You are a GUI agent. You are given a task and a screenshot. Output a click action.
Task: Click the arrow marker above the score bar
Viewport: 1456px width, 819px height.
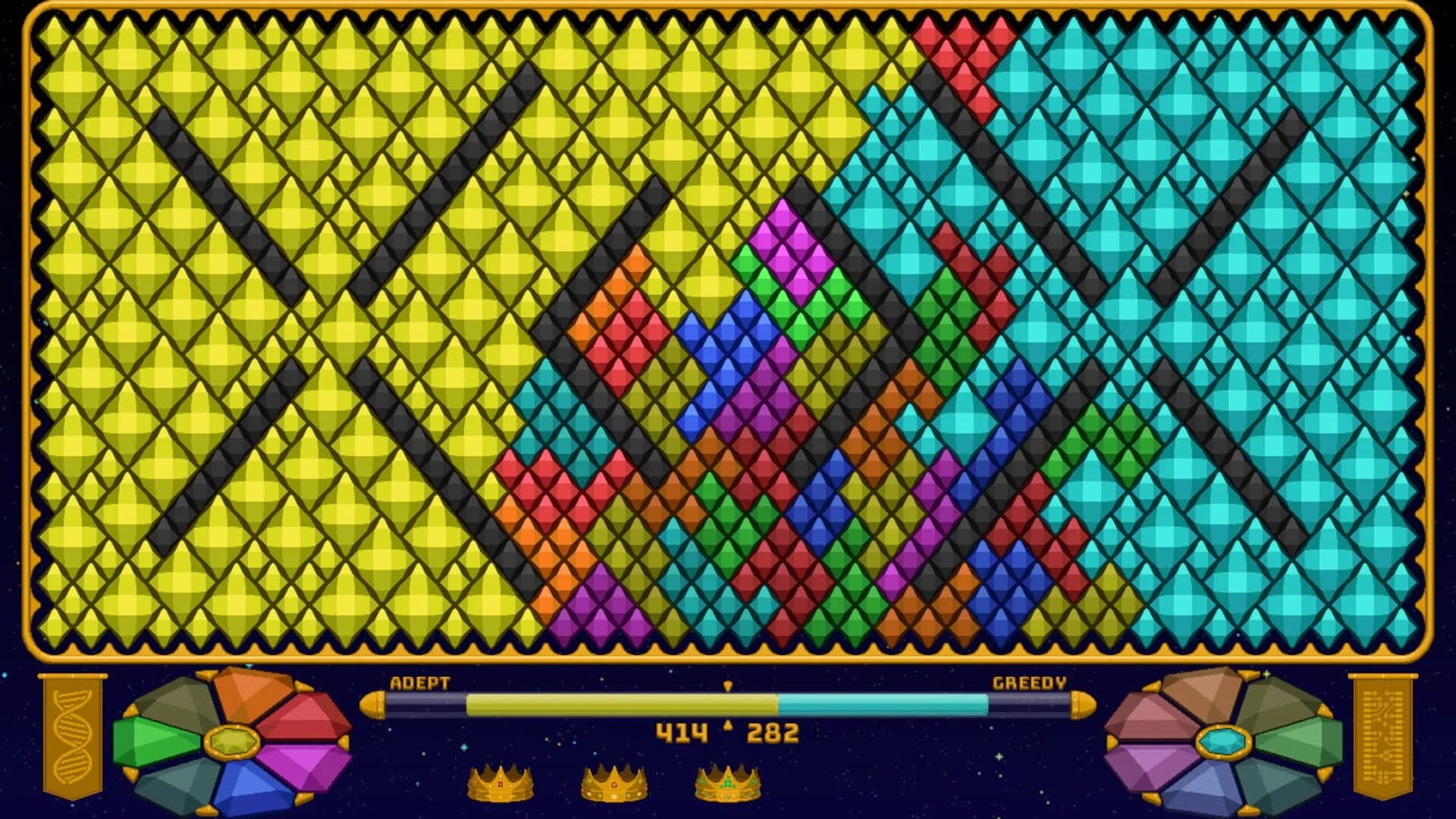tap(728, 685)
